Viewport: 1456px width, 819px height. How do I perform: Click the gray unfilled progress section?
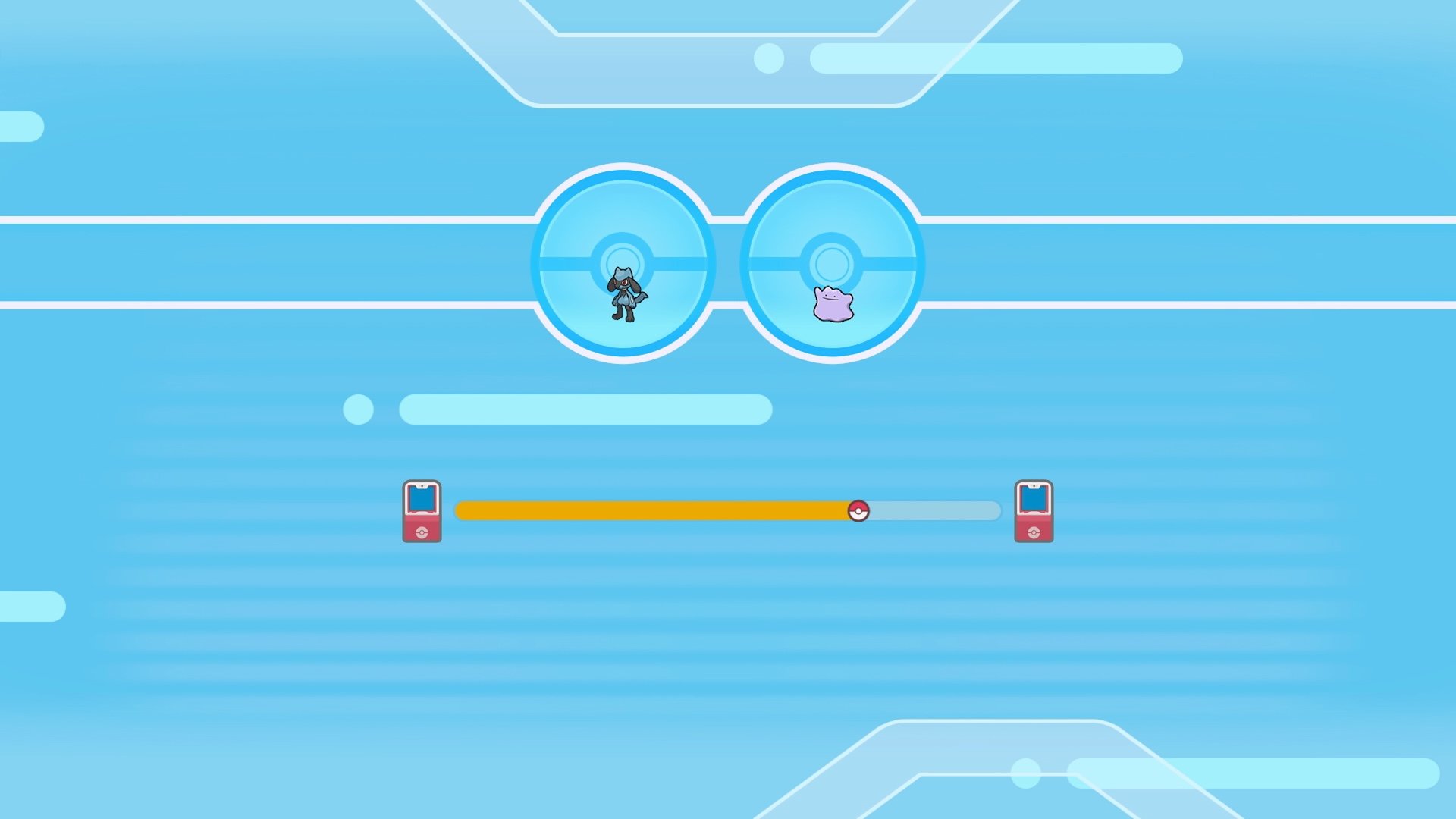click(x=933, y=512)
